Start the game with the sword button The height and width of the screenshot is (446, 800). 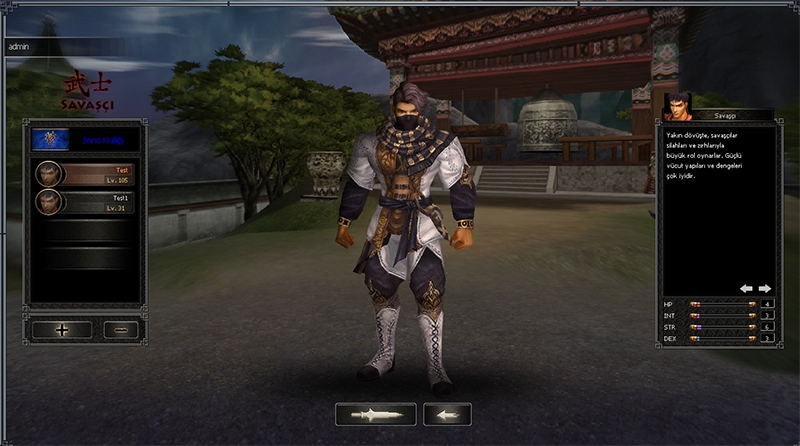[376, 414]
